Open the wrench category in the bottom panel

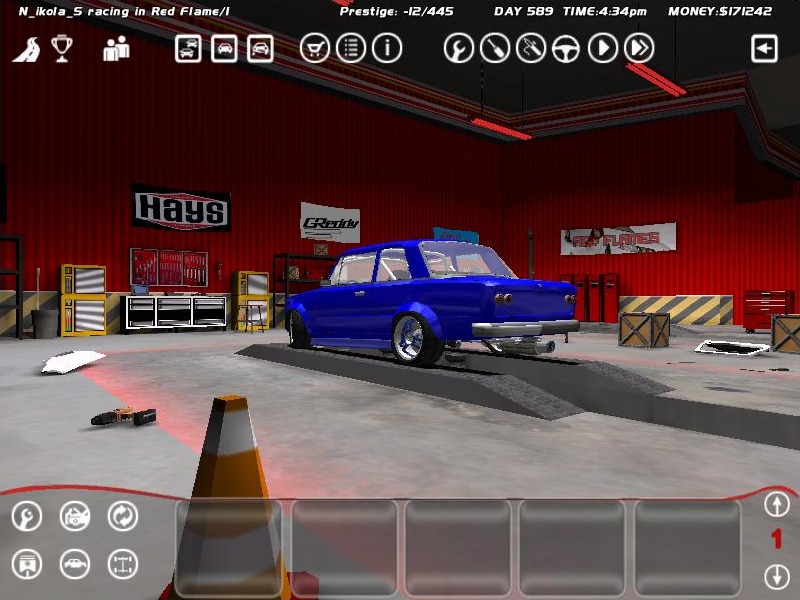[x=27, y=516]
